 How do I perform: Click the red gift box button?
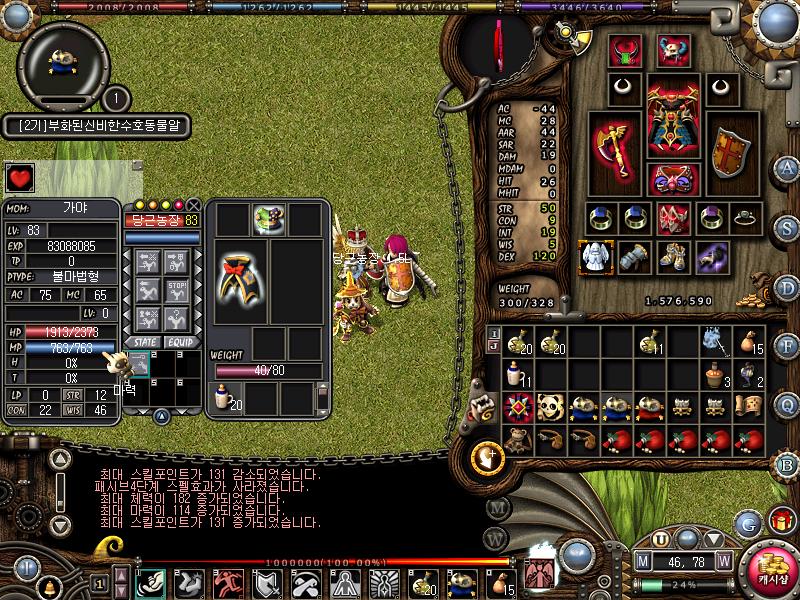click(781, 521)
